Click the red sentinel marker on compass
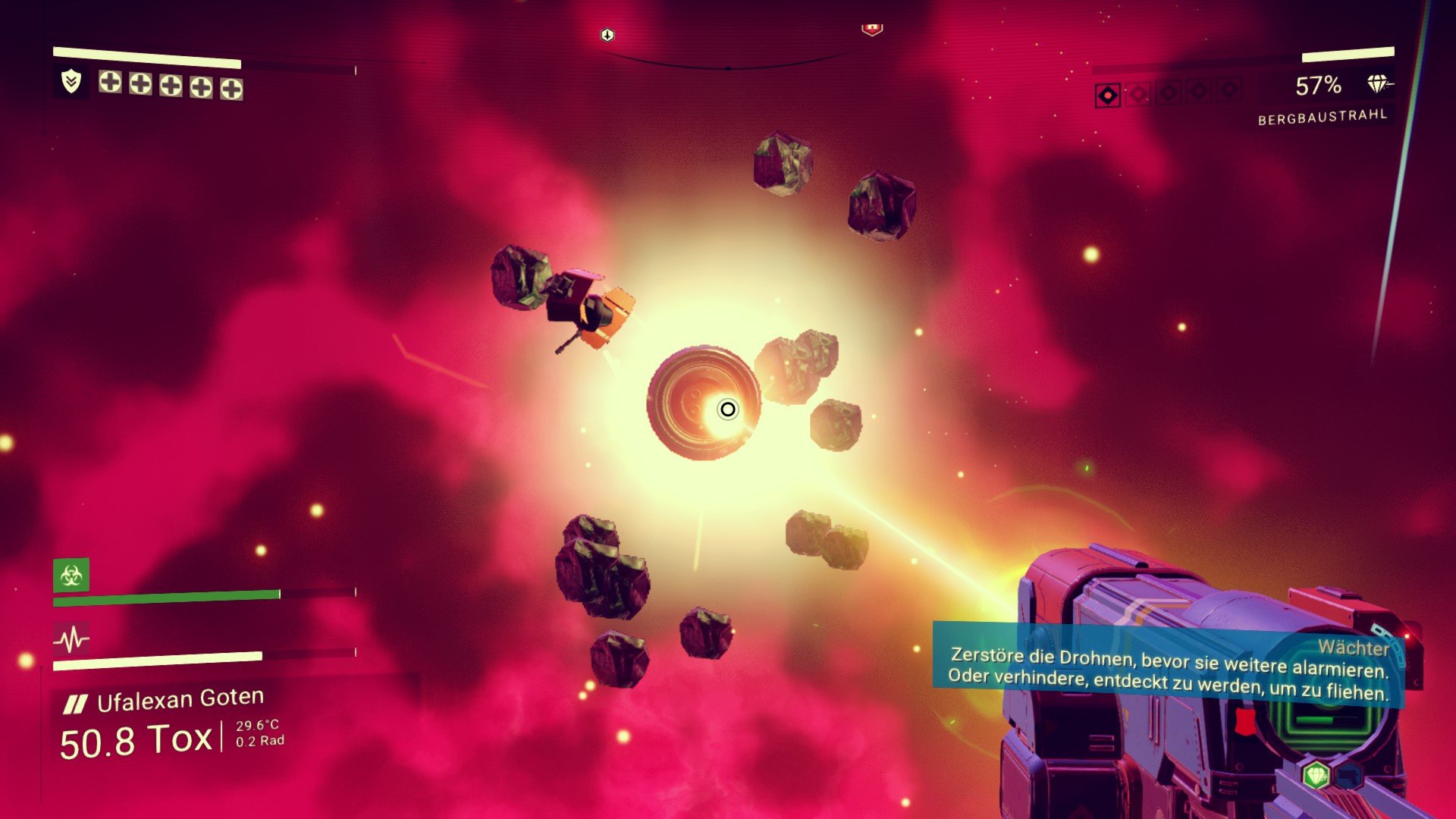 click(x=872, y=29)
